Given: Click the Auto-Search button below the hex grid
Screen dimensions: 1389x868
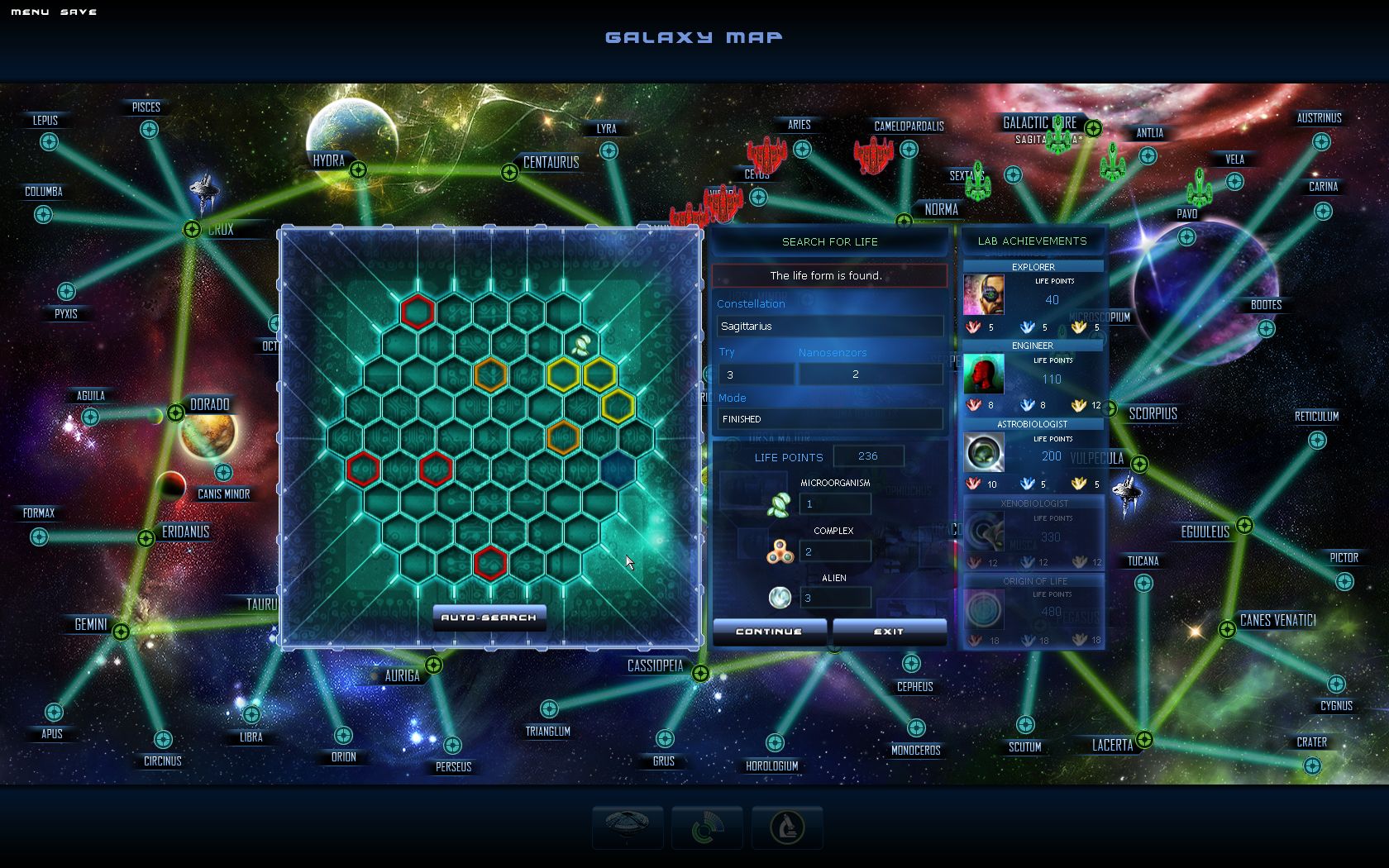Looking at the screenshot, I should 489,617.
